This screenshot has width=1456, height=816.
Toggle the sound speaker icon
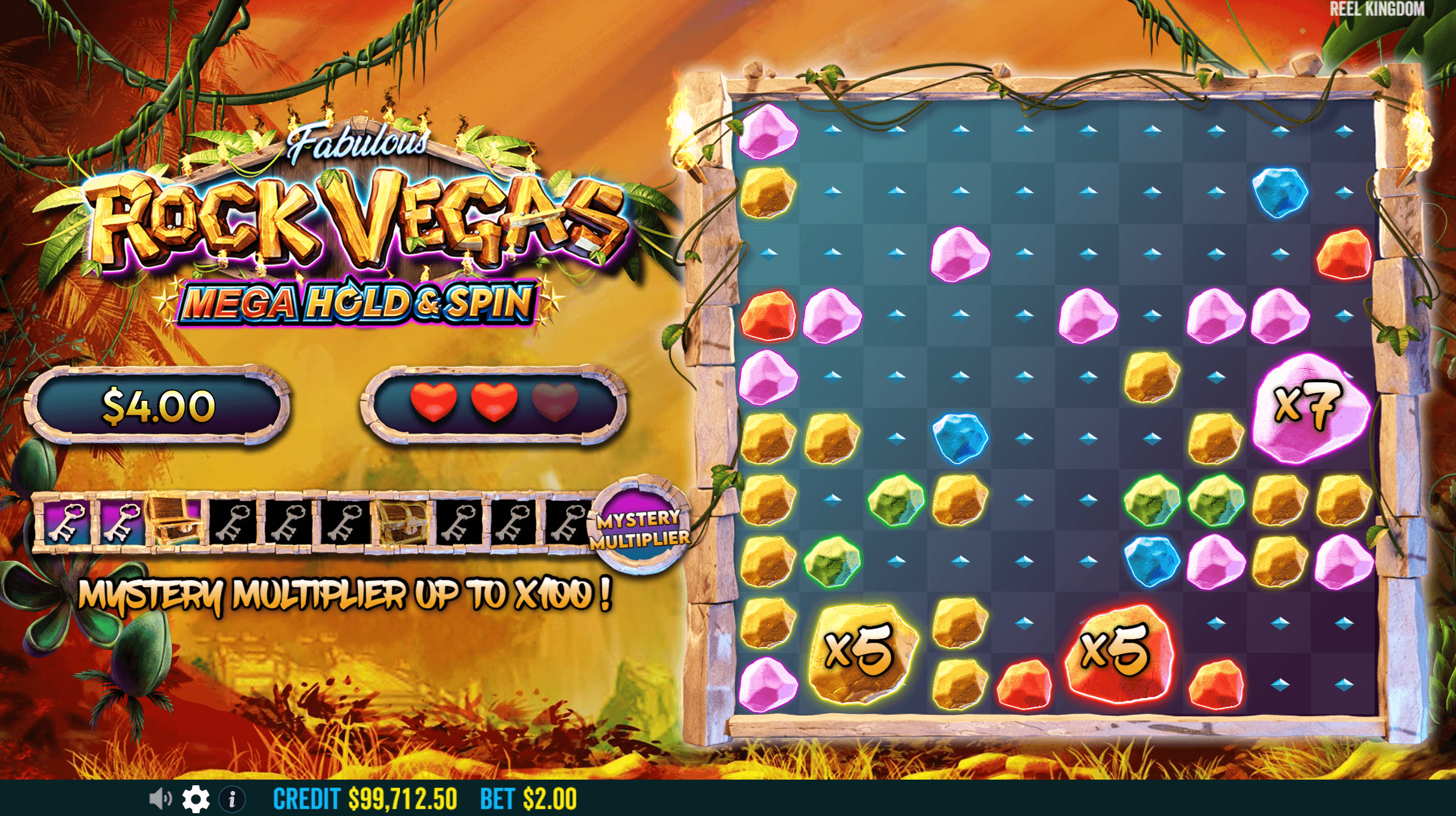(x=160, y=799)
